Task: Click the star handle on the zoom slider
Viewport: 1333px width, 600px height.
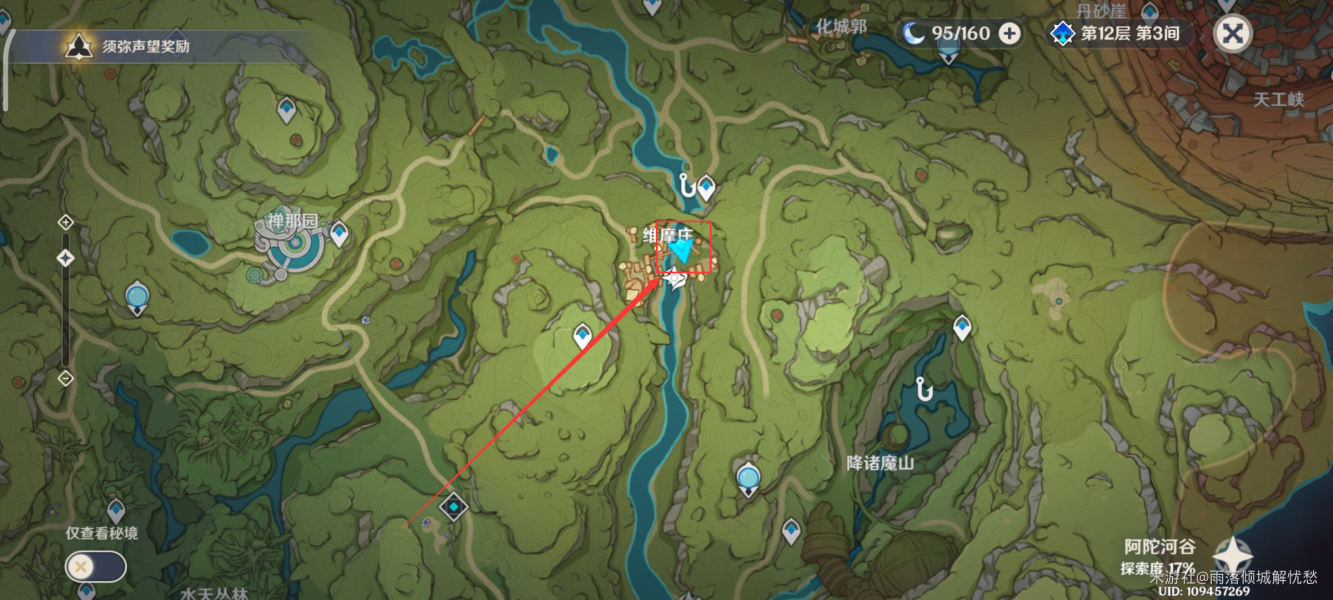Action: click(66, 258)
